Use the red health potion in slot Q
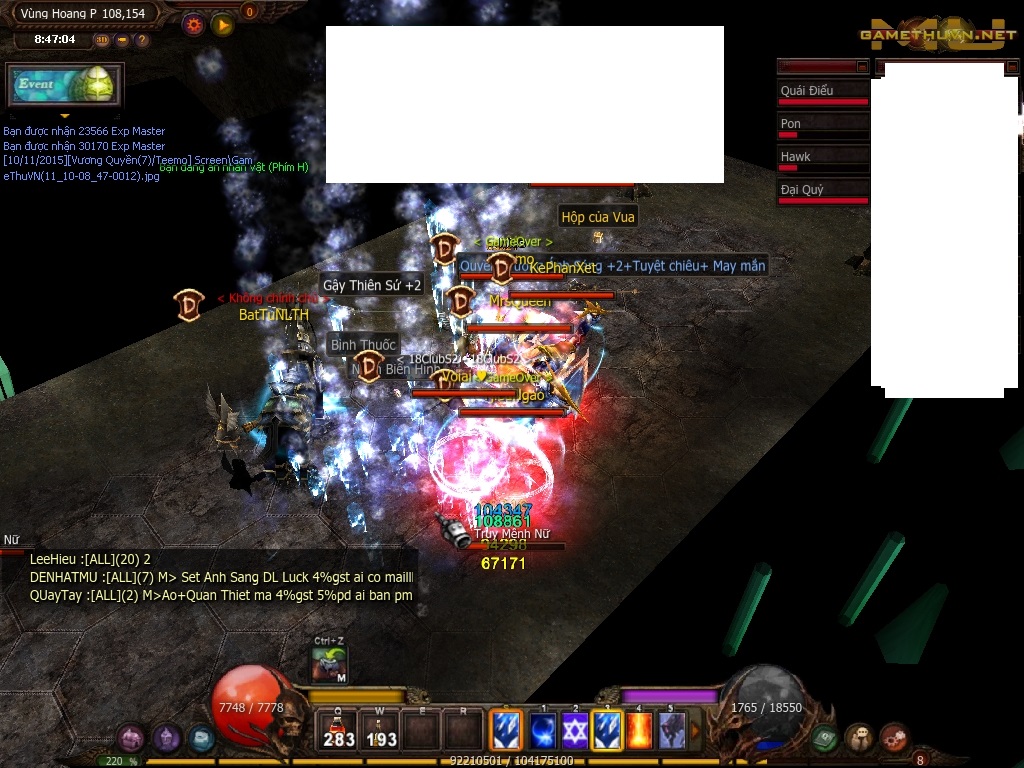Viewport: 1024px width, 768px height. point(339,731)
